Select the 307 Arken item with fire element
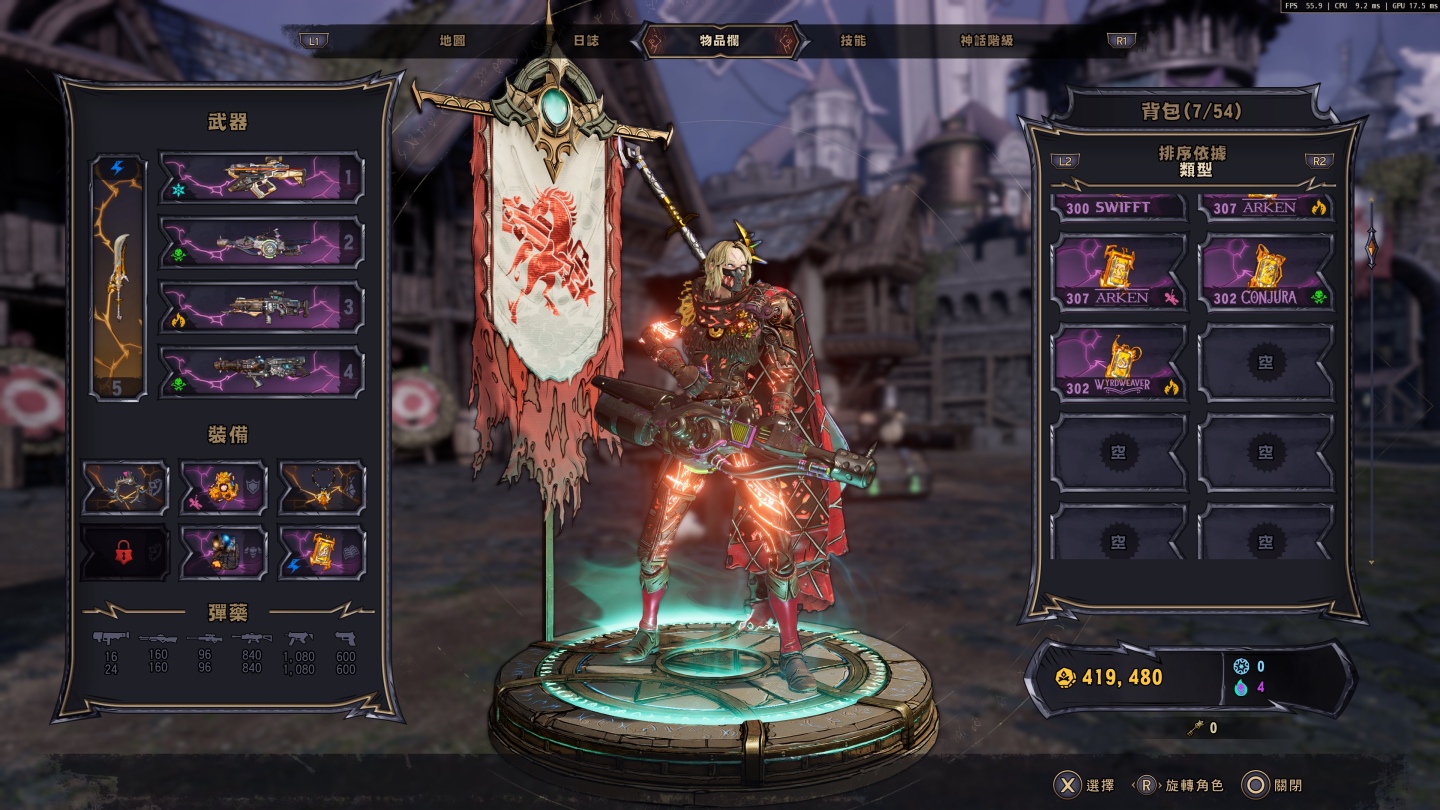Image resolution: width=1440 pixels, height=810 pixels. tap(1266, 207)
